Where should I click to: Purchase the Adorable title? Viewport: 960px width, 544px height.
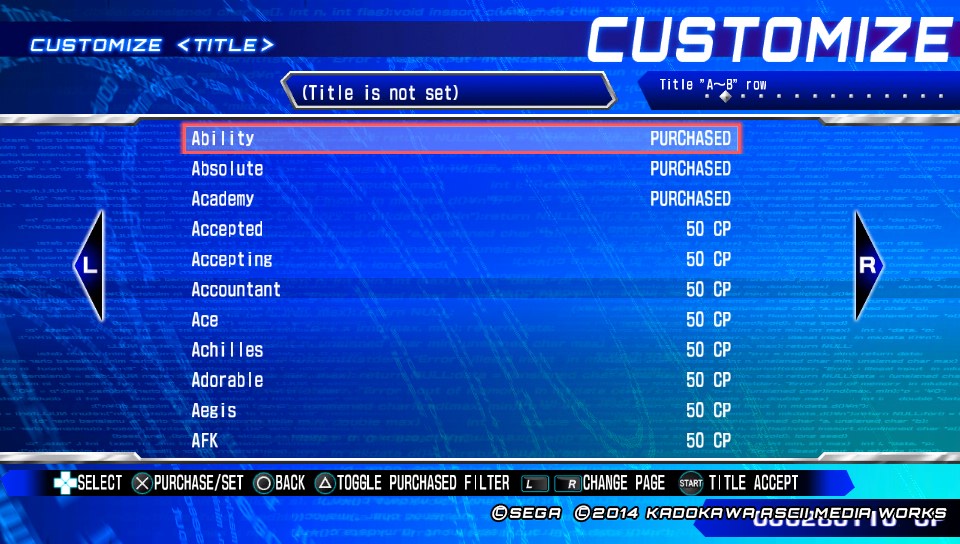tap(461, 380)
